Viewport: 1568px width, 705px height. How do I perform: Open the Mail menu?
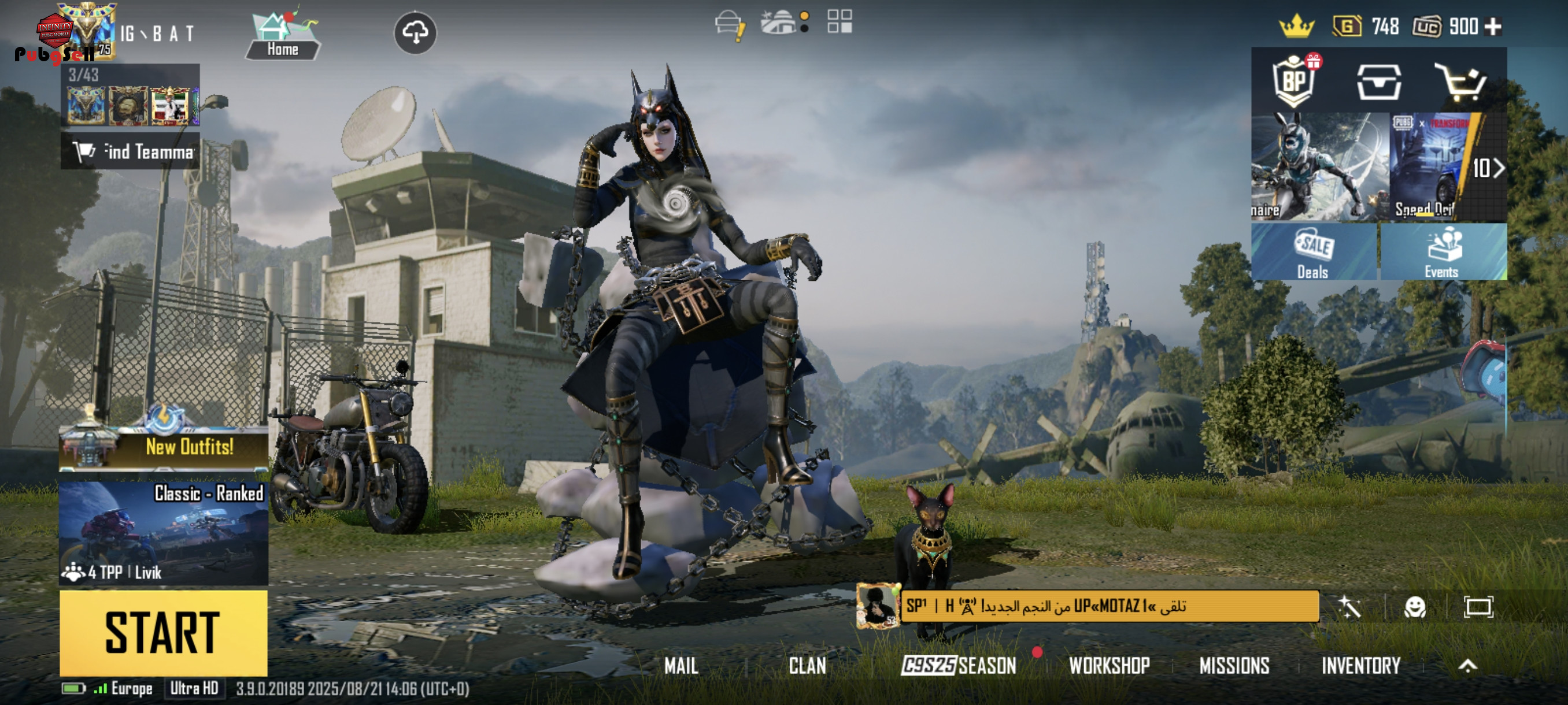[681, 666]
